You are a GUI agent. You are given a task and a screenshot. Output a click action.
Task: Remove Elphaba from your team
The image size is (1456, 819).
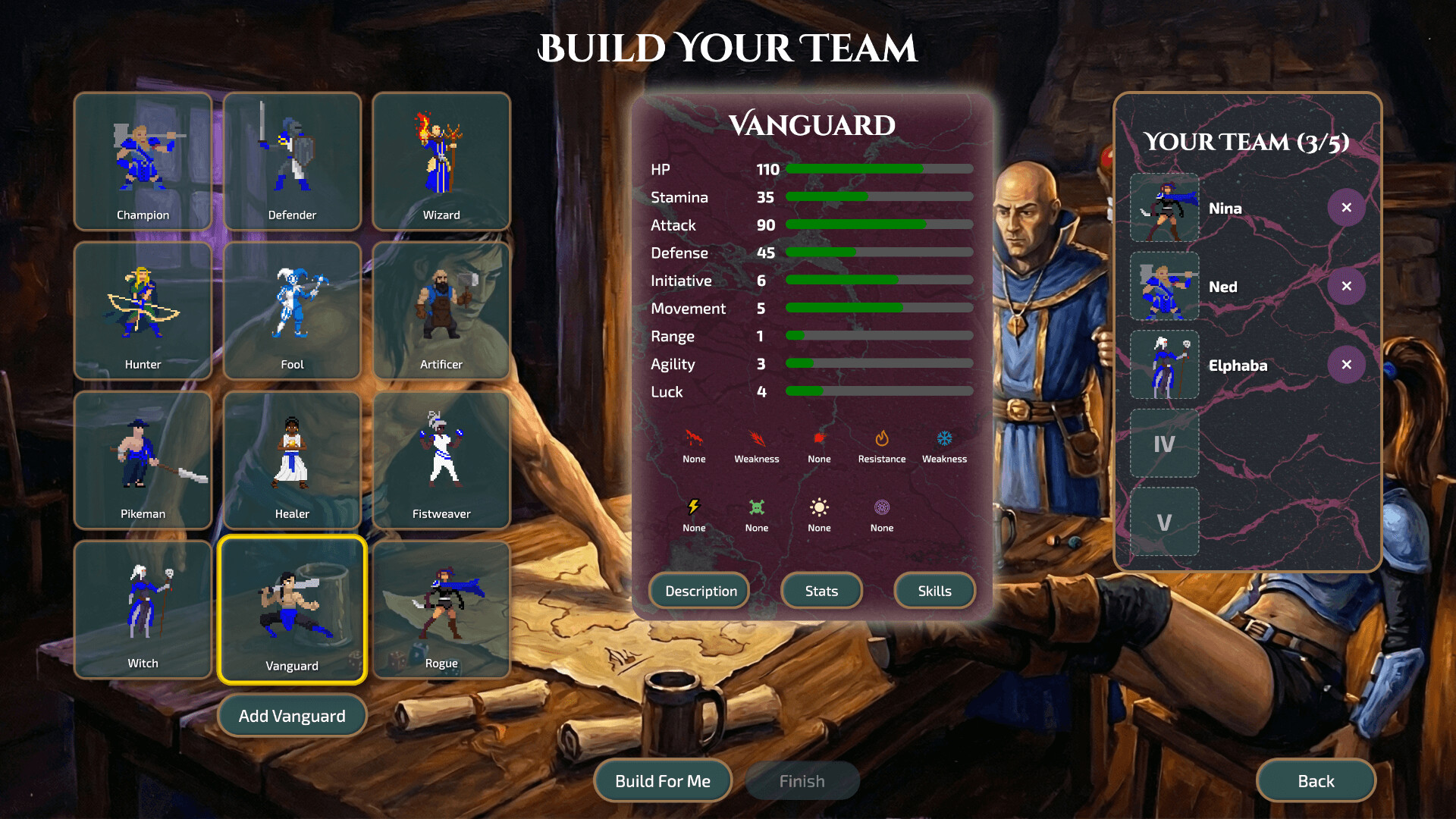click(x=1347, y=364)
